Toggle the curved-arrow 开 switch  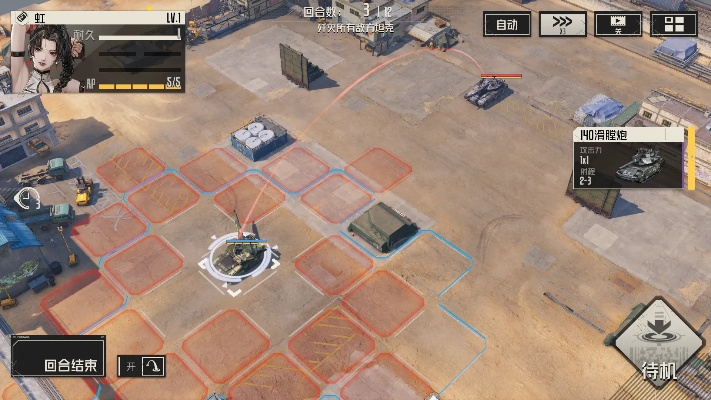(141, 367)
